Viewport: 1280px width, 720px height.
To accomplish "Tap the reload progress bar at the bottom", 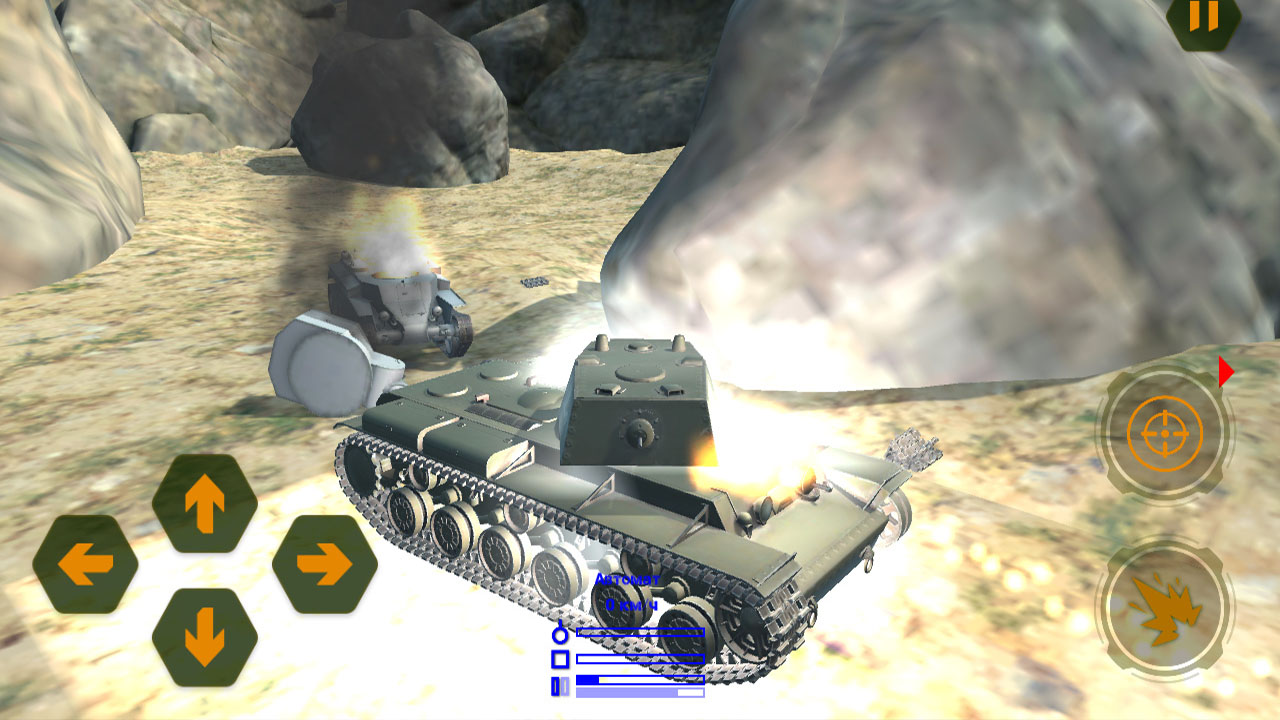I will coord(640,692).
